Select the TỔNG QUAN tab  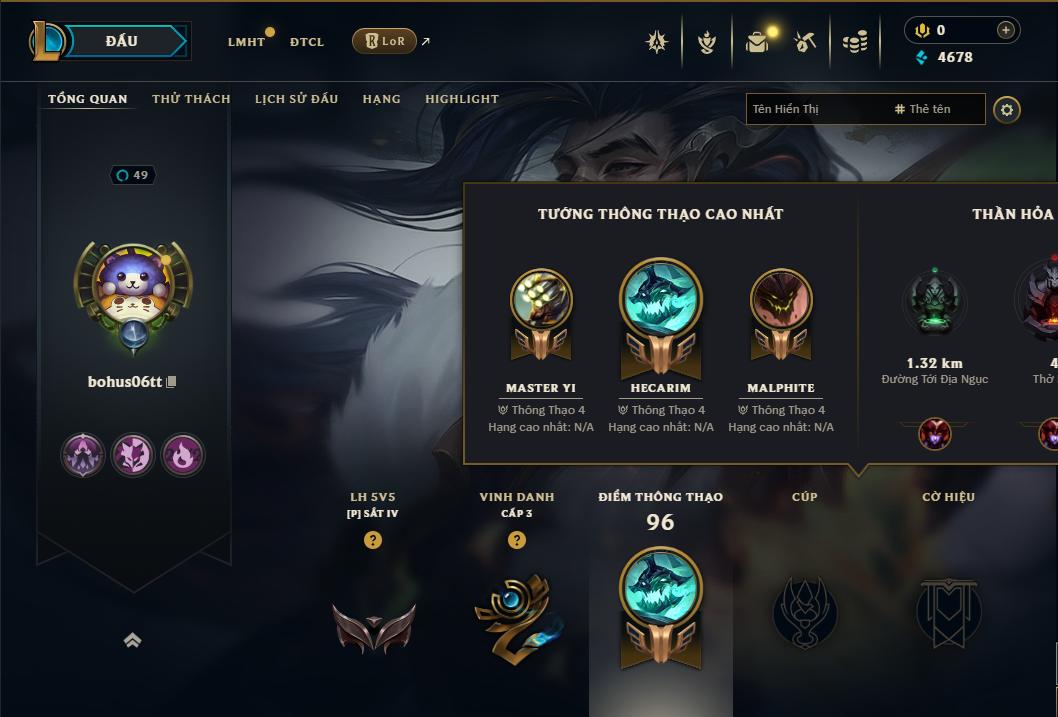pos(88,99)
